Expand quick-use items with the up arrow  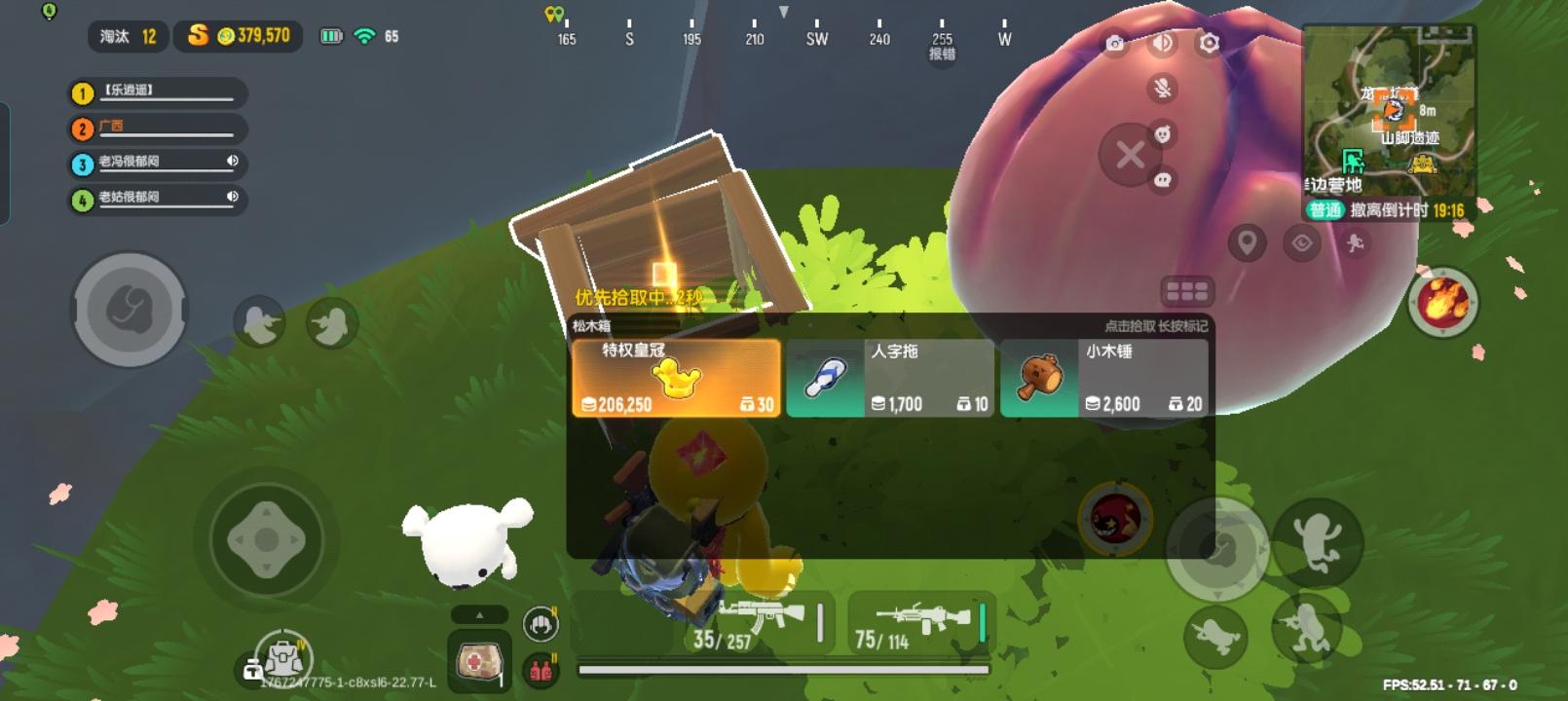click(479, 615)
